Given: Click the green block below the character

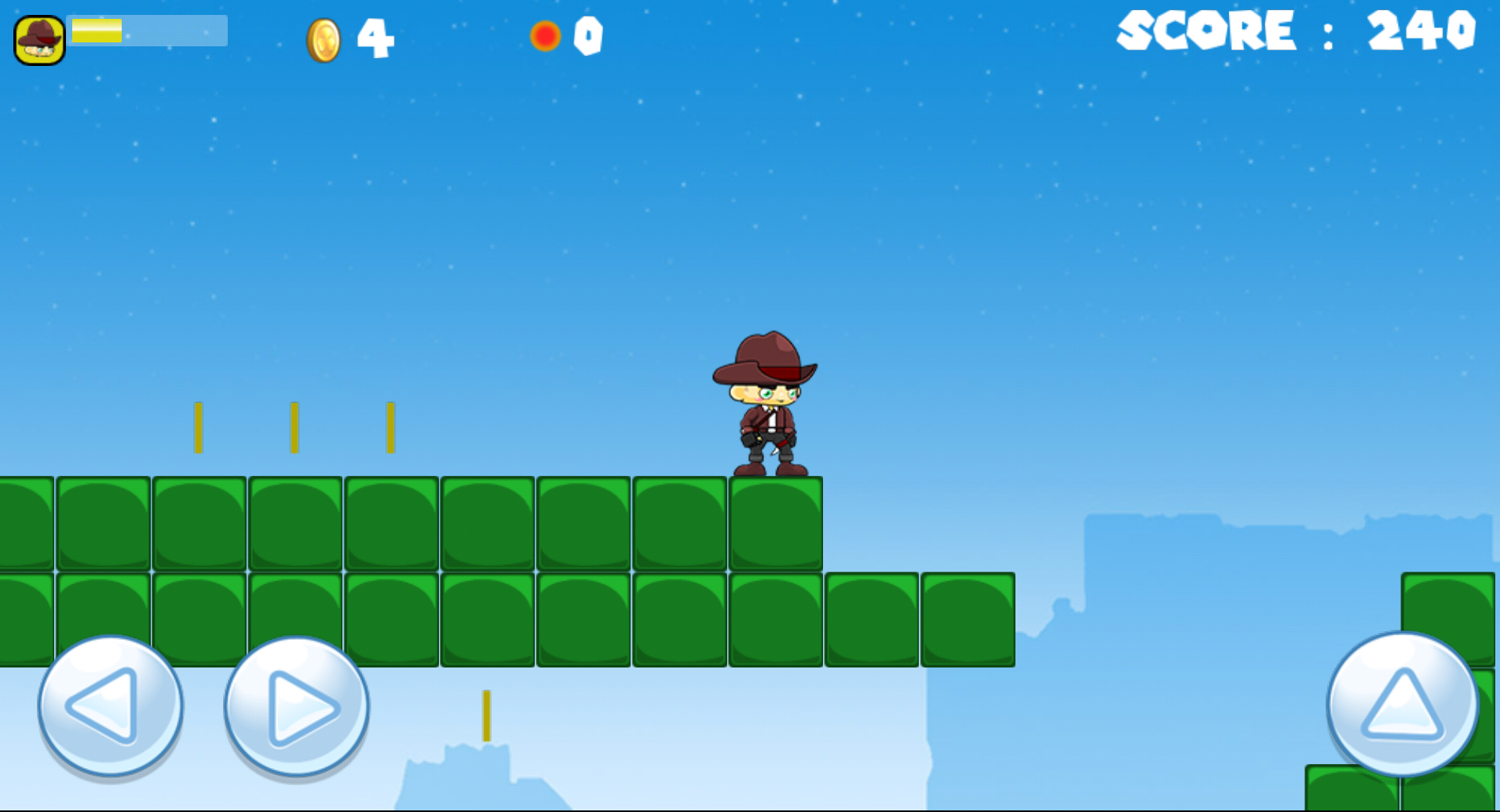Looking at the screenshot, I should (776, 522).
